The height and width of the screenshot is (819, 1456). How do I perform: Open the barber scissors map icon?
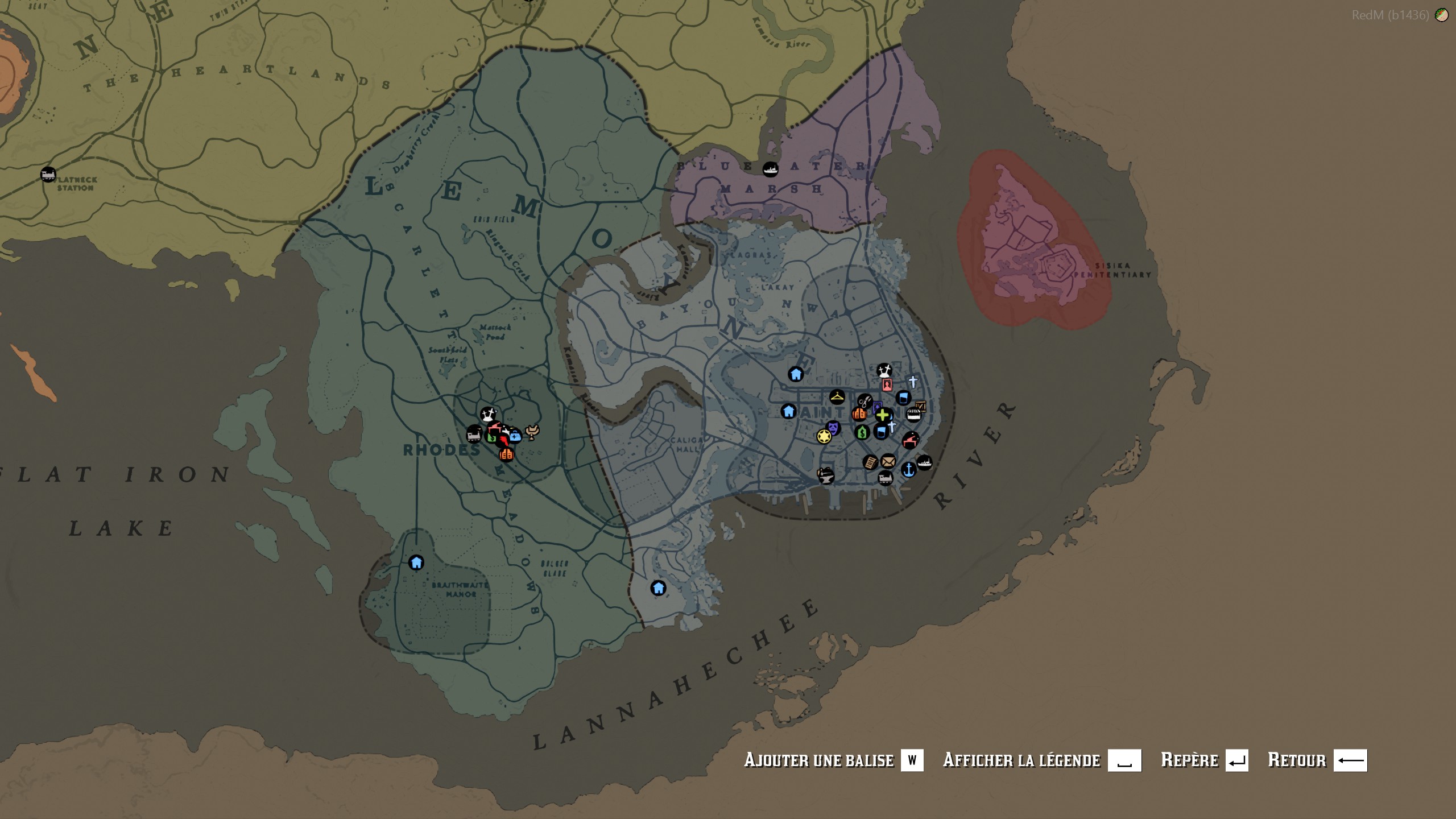pos(865,400)
